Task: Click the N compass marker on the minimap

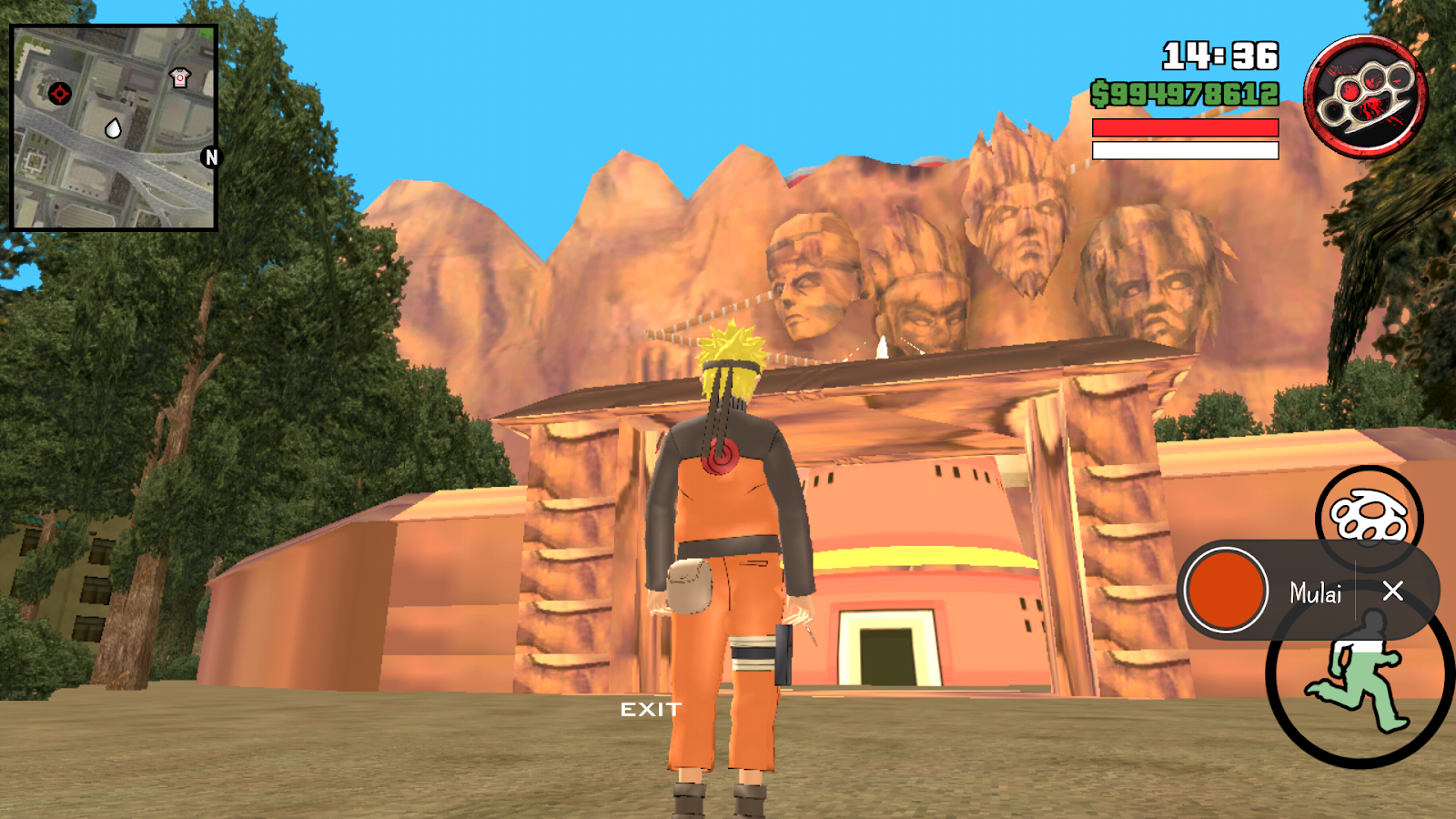Action: pyautogui.click(x=211, y=157)
